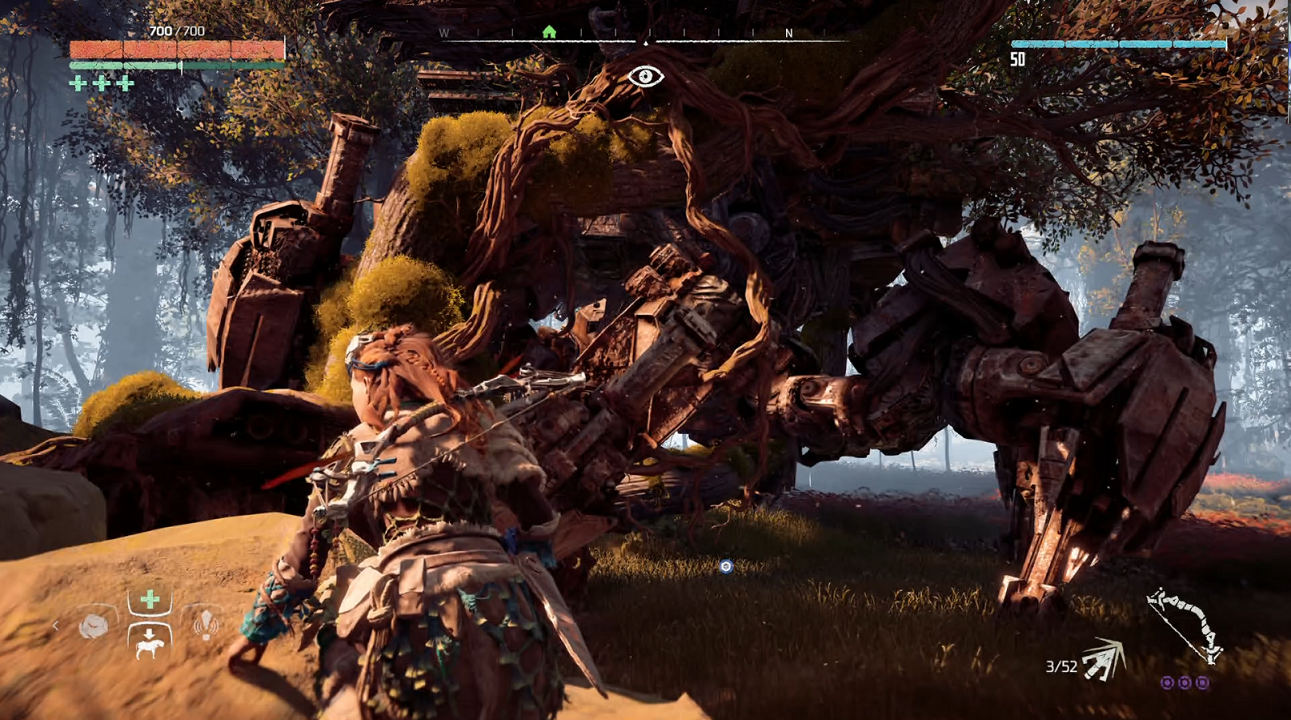Select the rock throwable item icon
Screen dimensions: 1291x720
pyautogui.click(x=94, y=626)
